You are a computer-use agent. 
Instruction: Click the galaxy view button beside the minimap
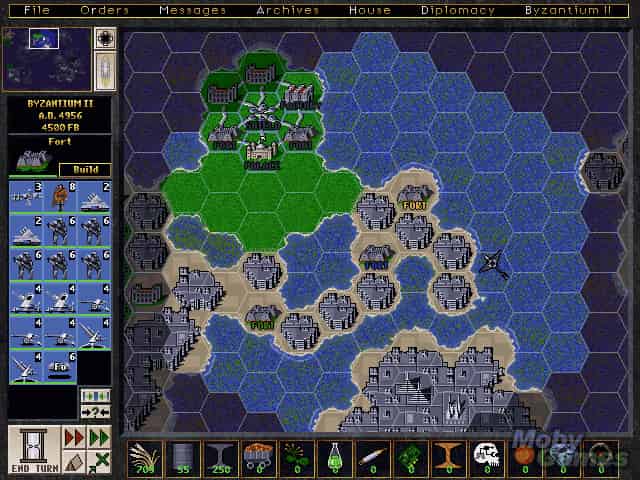click(x=105, y=38)
